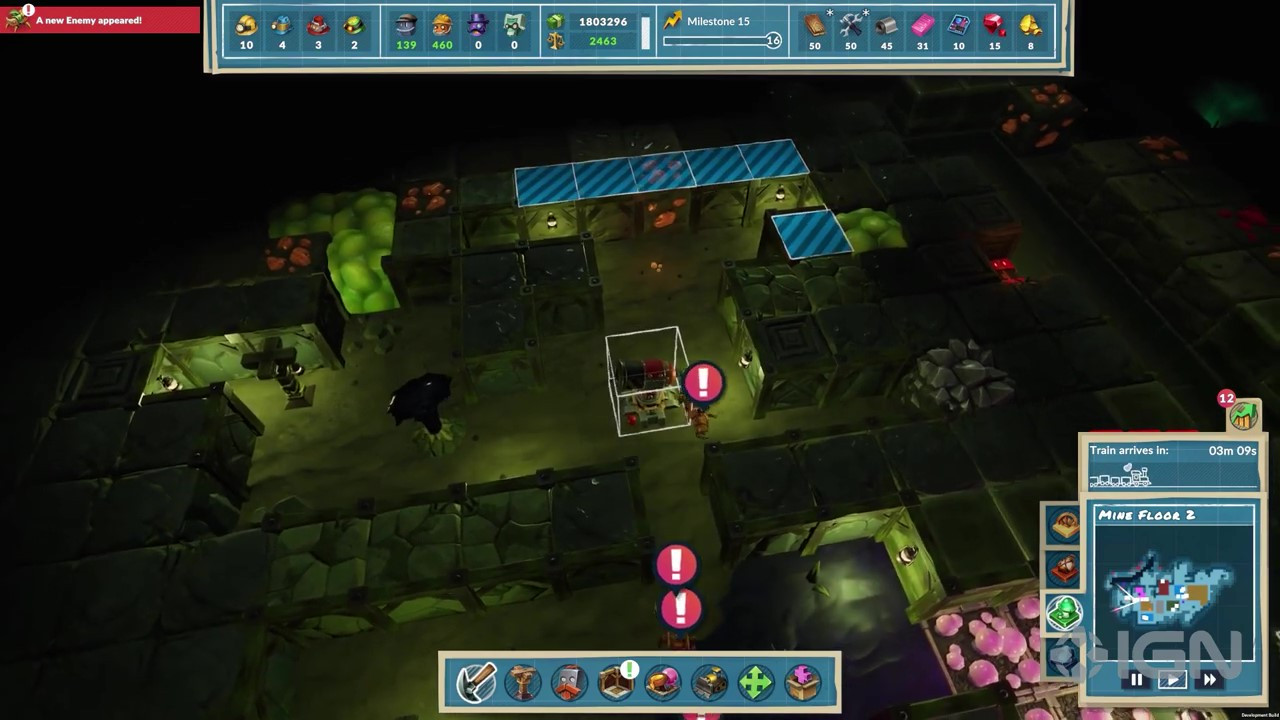The width and height of the screenshot is (1280, 720).
Task: Open the box with purple plus
Action: pyautogui.click(x=803, y=682)
